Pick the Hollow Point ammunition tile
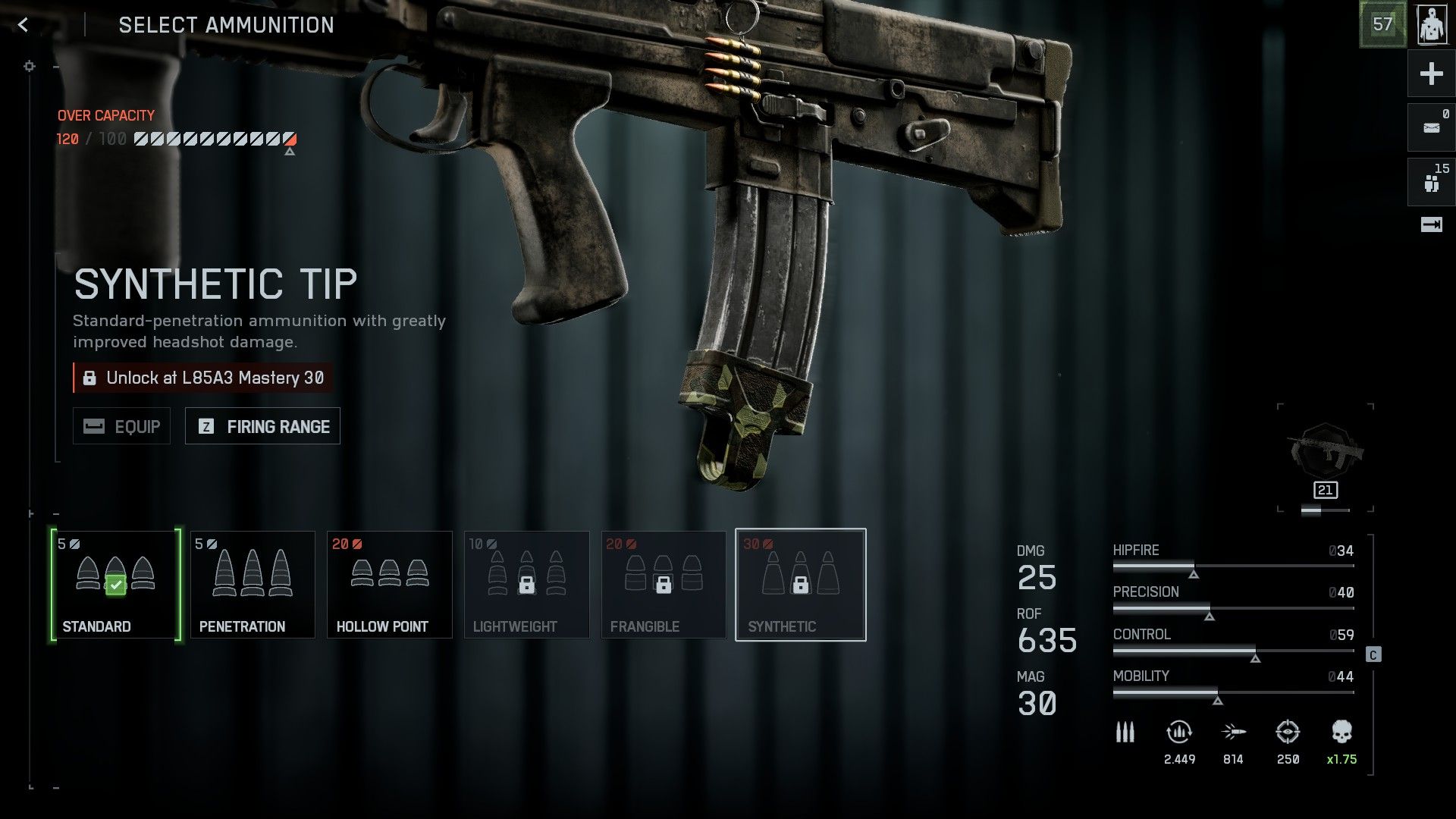Image resolution: width=1456 pixels, height=819 pixels. [390, 585]
